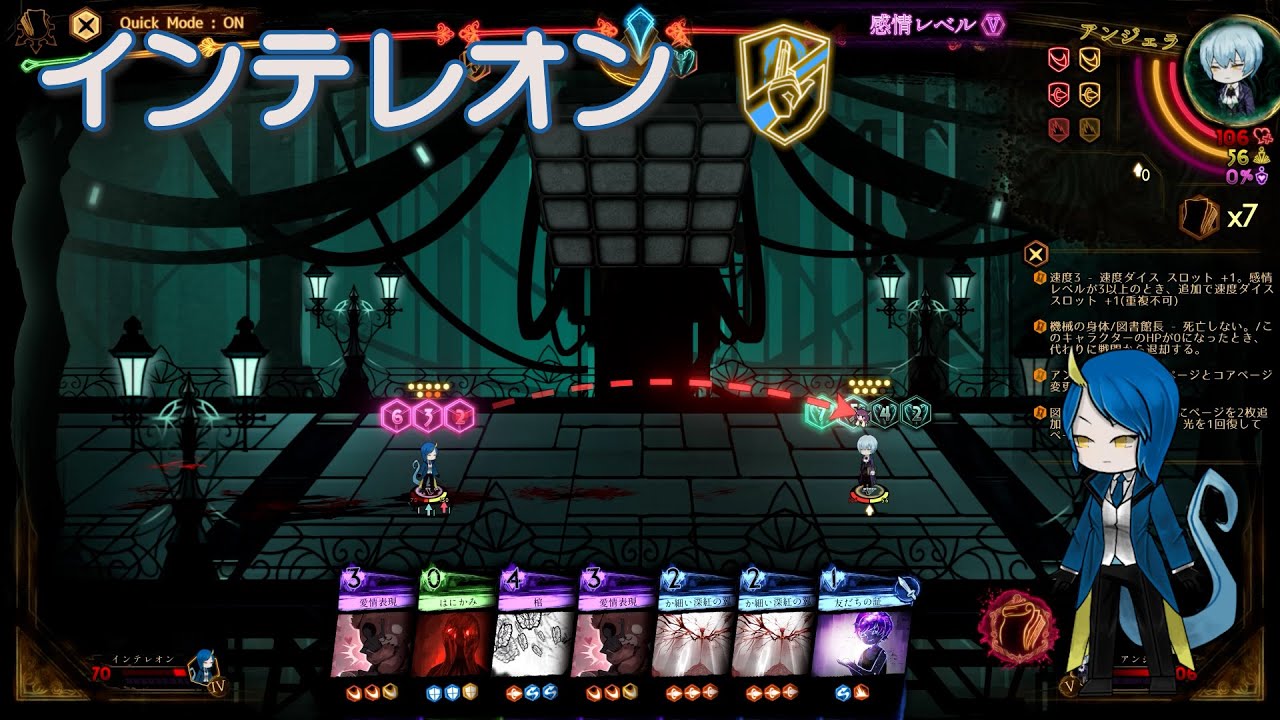Viewport: 1280px width, 720px height.
Task: Select the インテレオン enemy portrait
Action: point(203,667)
